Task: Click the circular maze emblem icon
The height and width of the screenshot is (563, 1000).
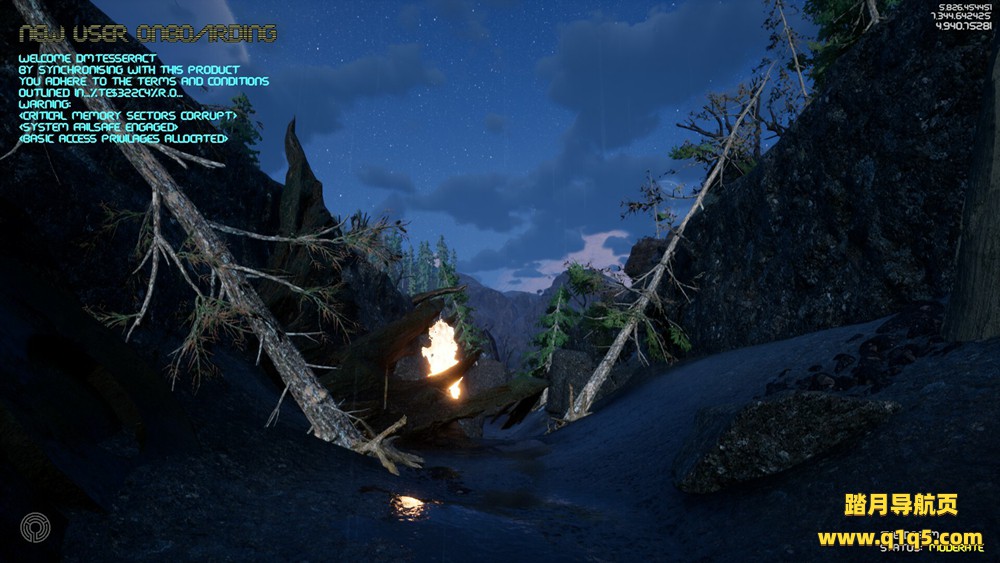Action: [35, 529]
